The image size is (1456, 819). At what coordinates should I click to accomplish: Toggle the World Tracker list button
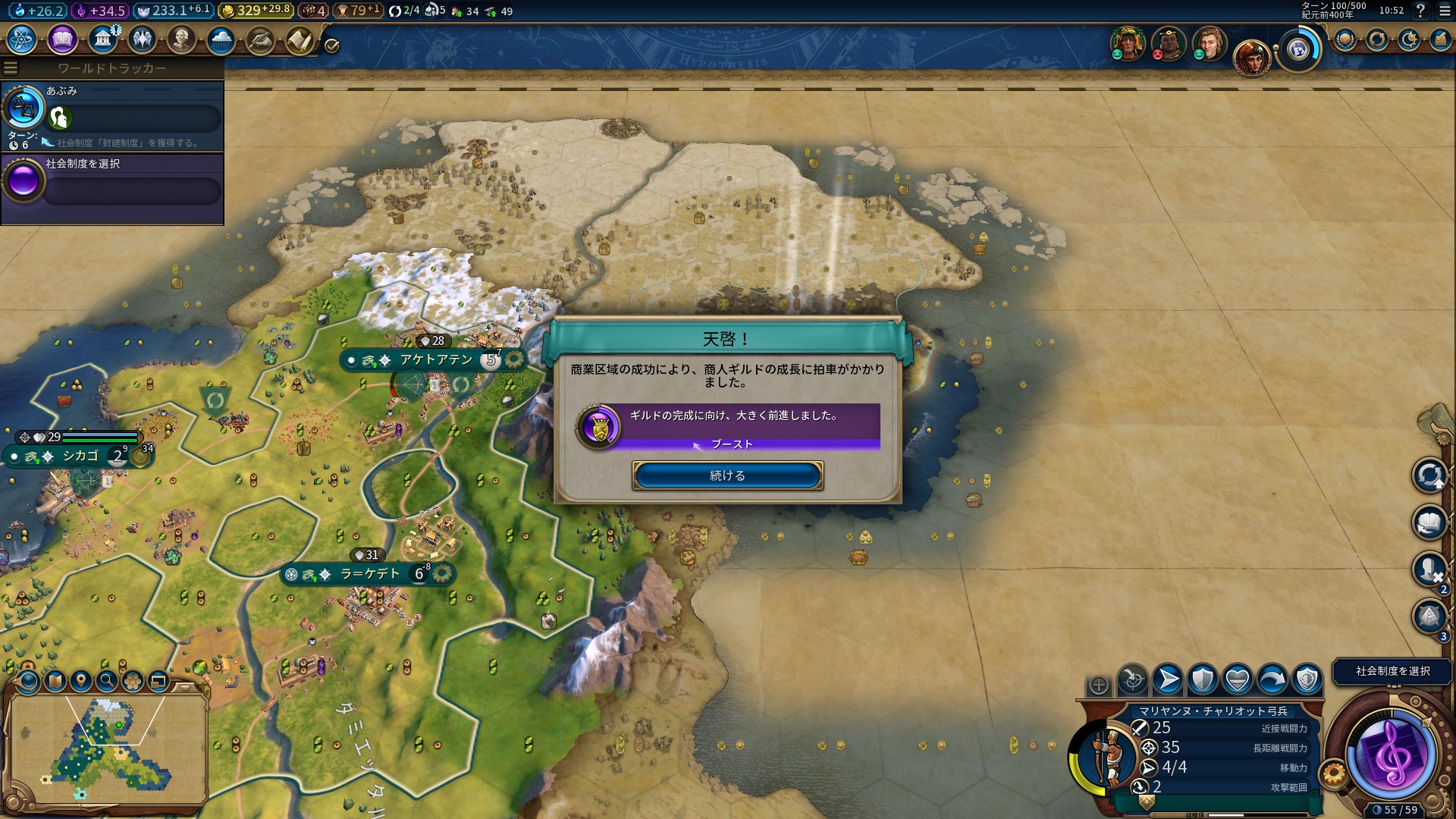click(x=11, y=68)
